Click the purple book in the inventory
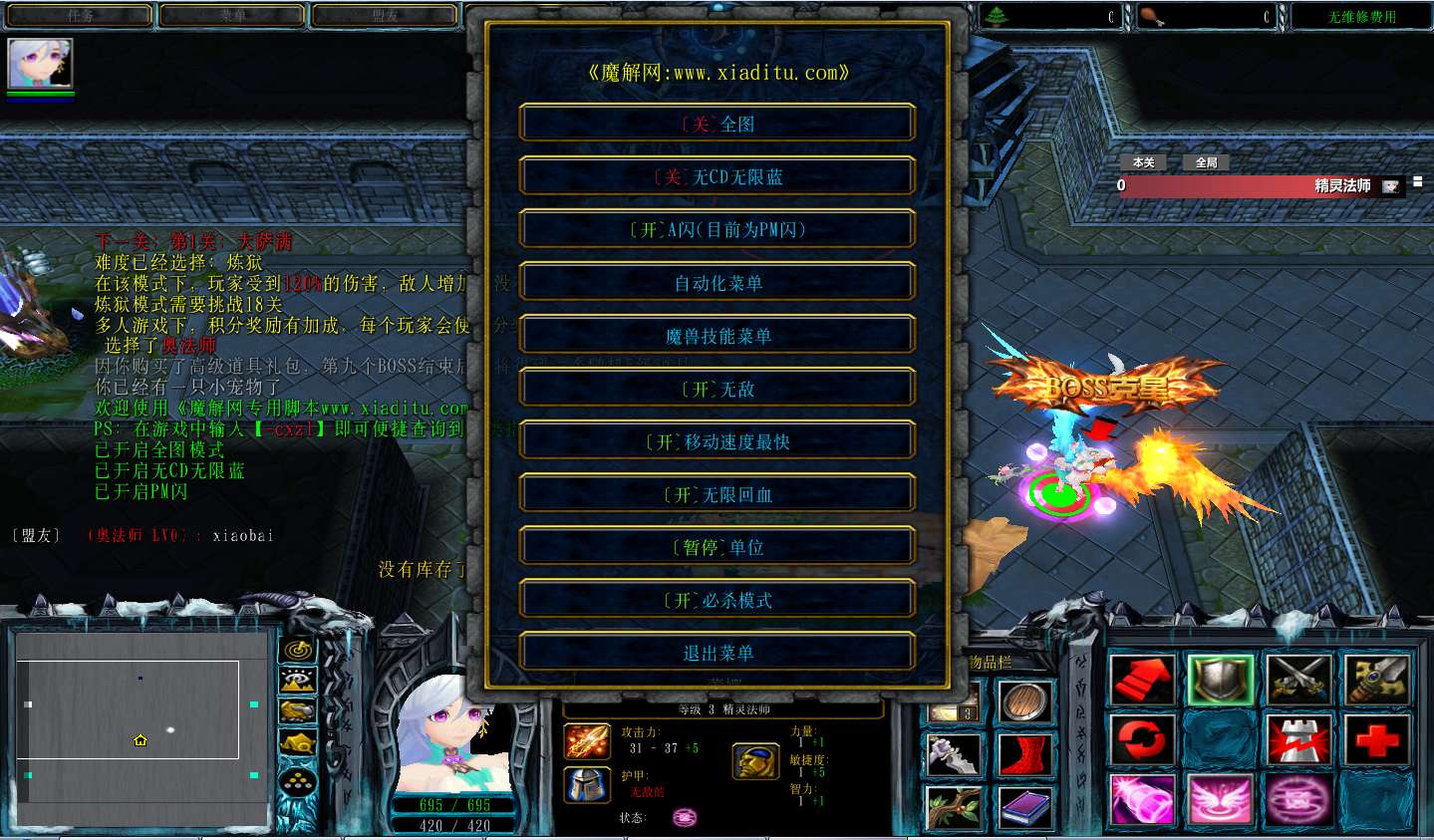 1024,809
